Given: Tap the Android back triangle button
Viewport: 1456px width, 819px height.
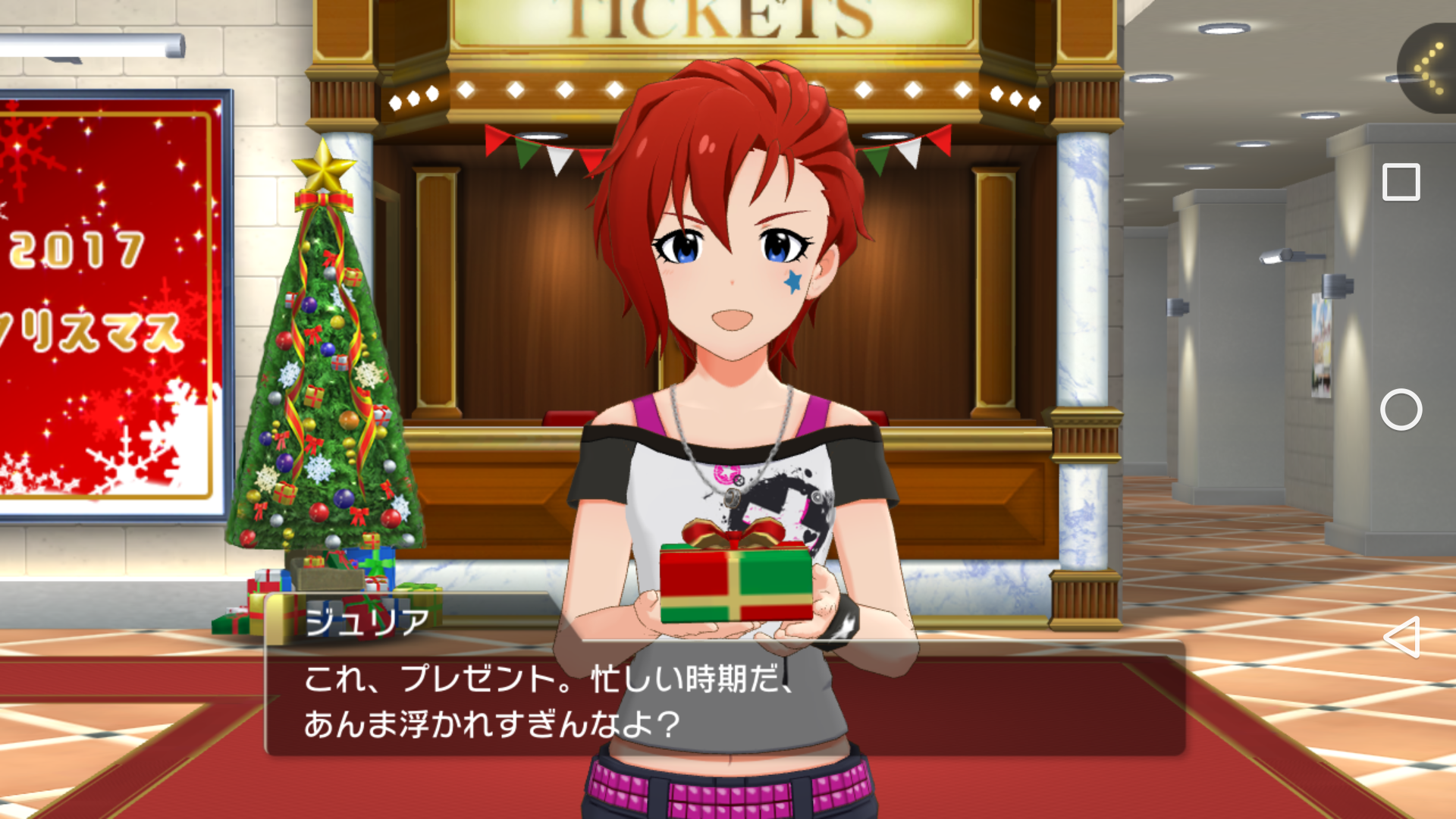Looking at the screenshot, I should click(1401, 637).
